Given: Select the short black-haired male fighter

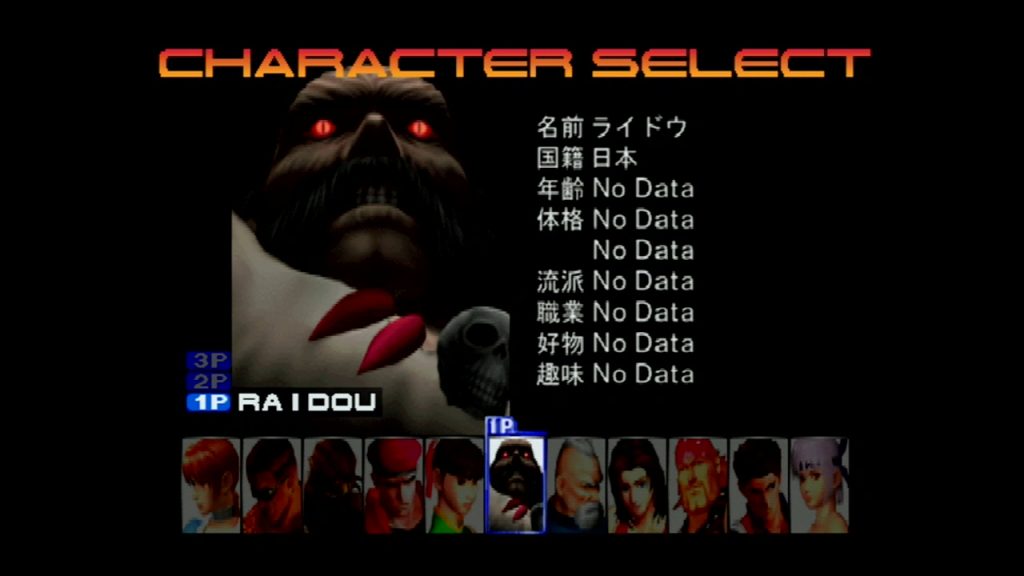Looking at the screenshot, I should click(x=758, y=485).
